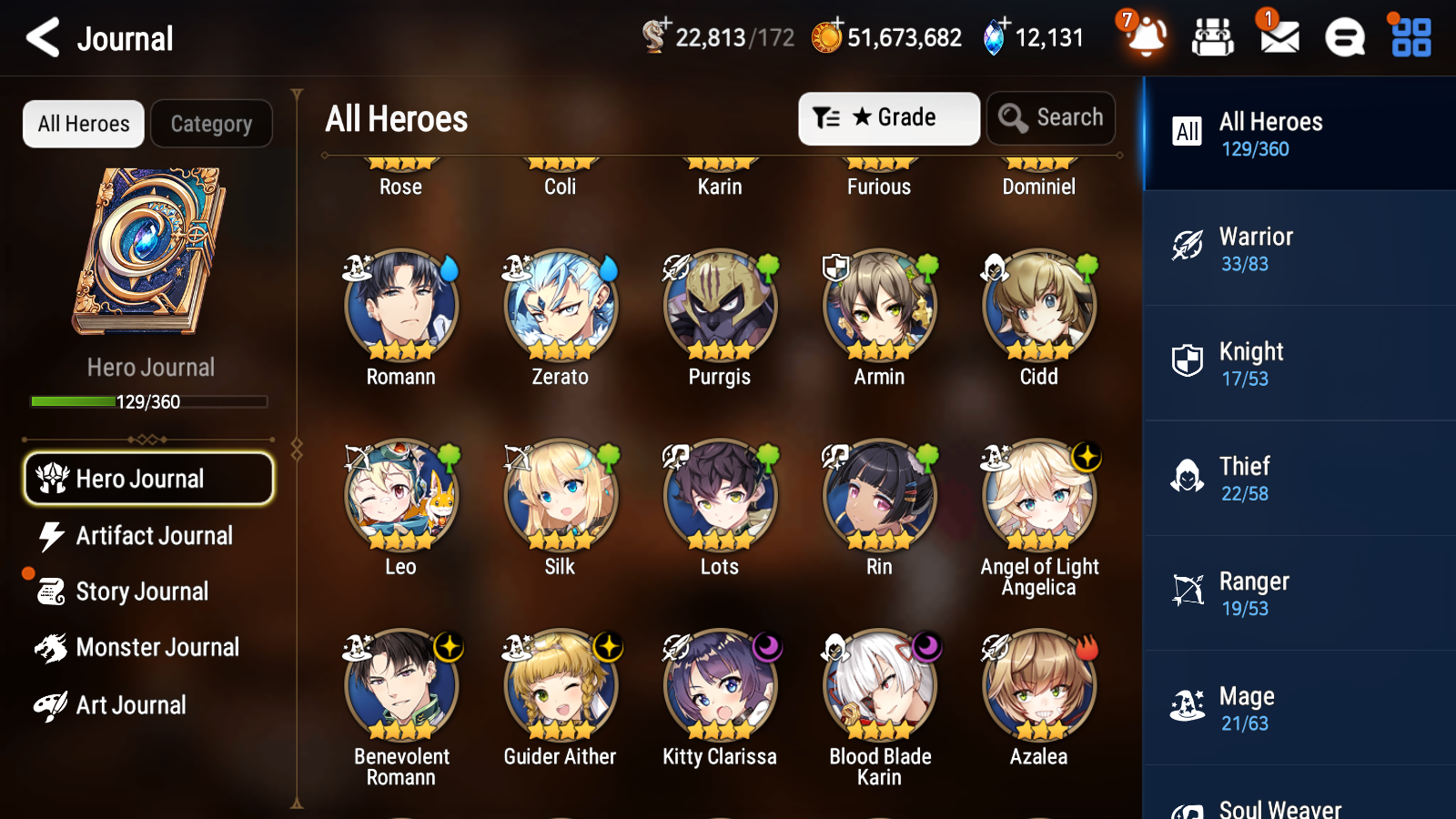
Task: View hero Angel of Light Angelica
Action: coord(1038,496)
